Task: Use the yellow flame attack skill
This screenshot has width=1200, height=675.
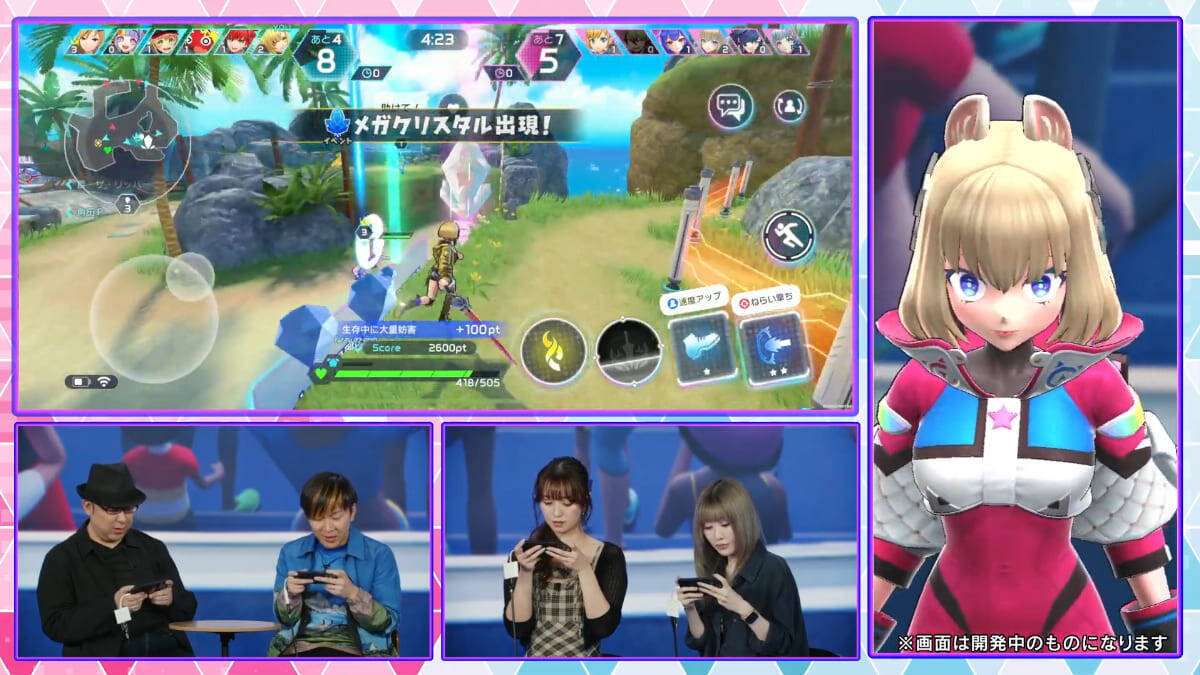Action: click(x=553, y=351)
